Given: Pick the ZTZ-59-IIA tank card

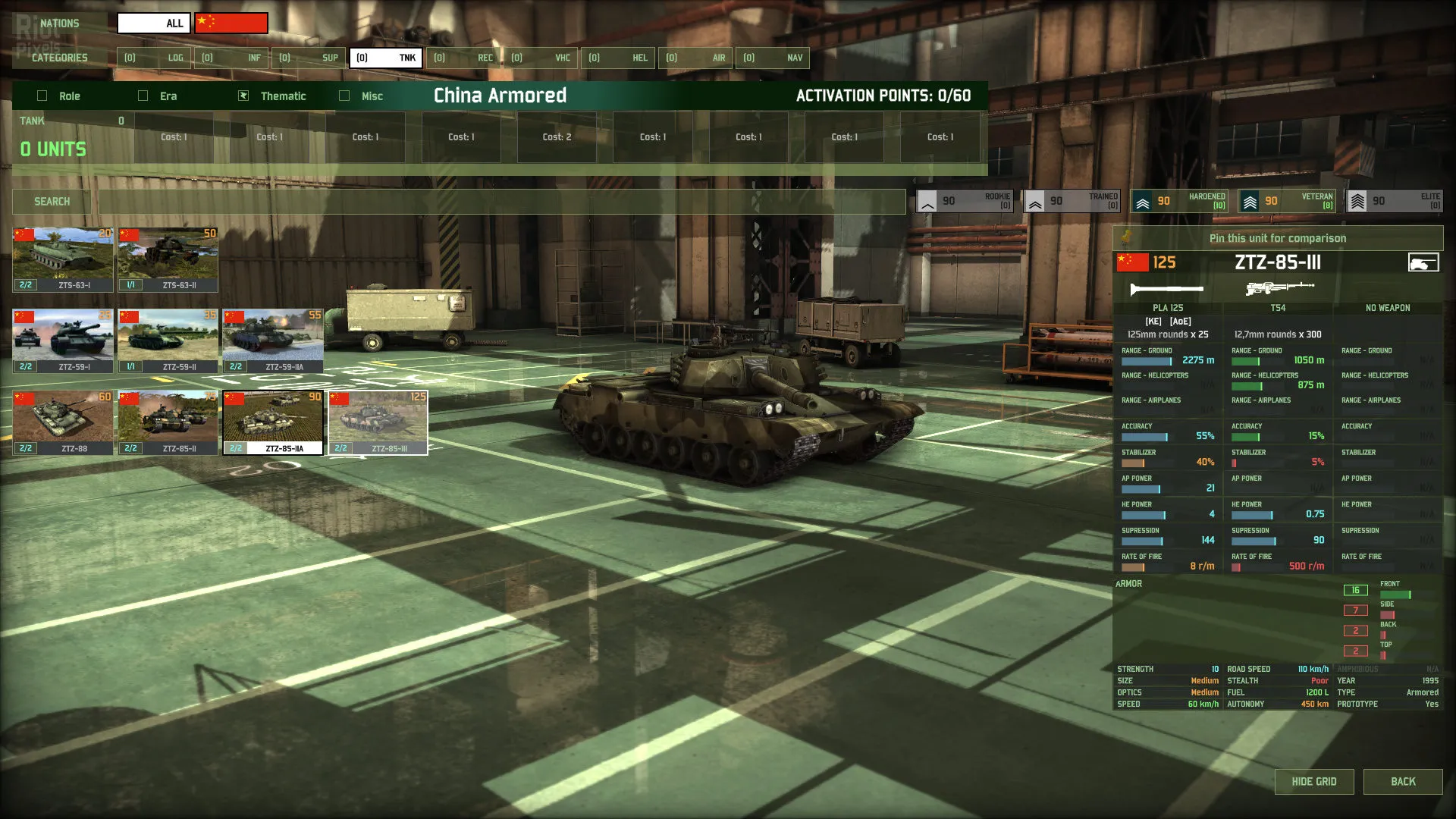Looking at the screenshot, I should (273, 340).
